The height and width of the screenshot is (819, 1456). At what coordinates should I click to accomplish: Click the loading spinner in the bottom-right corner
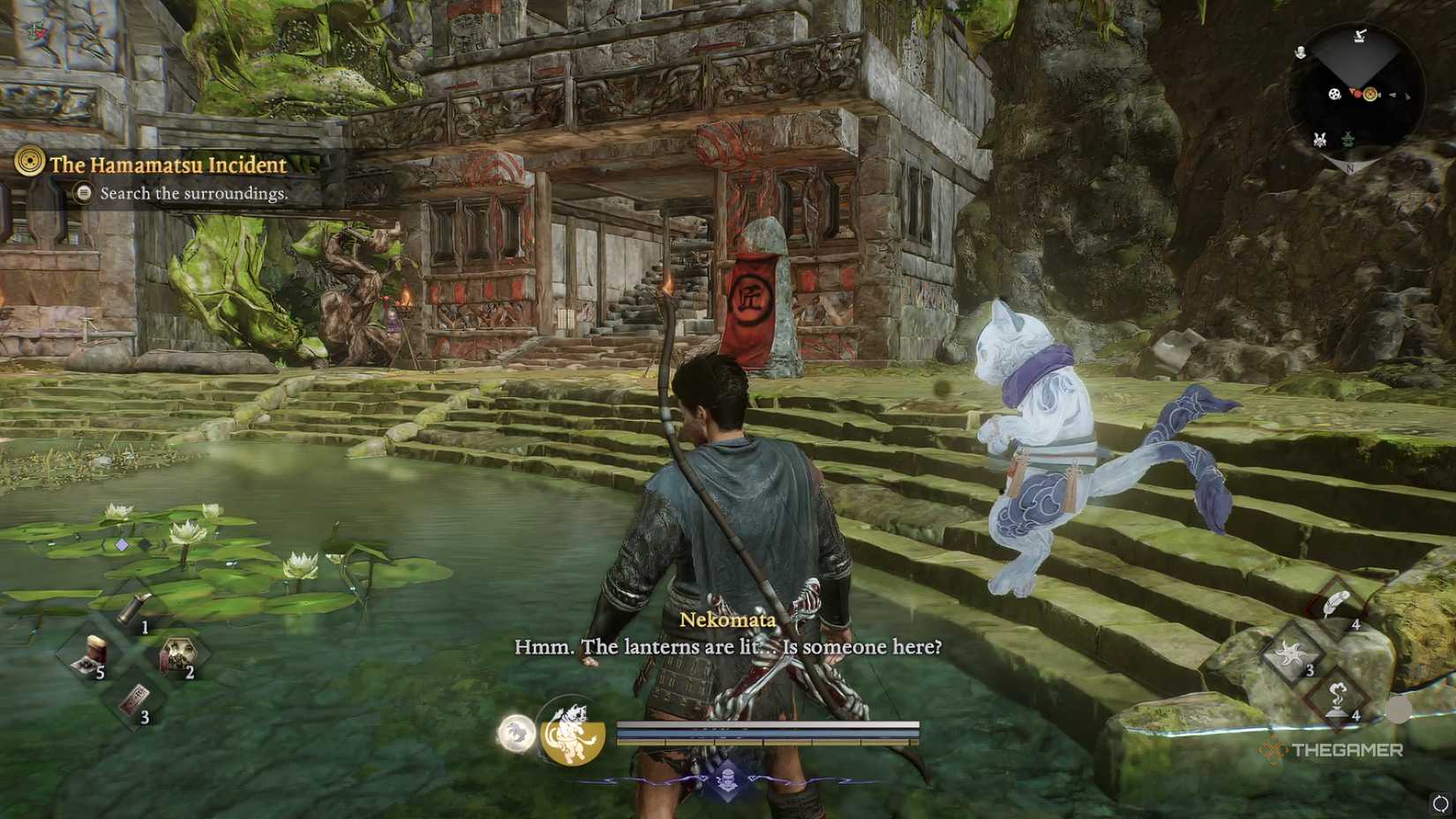click(x=1439, y=804)
